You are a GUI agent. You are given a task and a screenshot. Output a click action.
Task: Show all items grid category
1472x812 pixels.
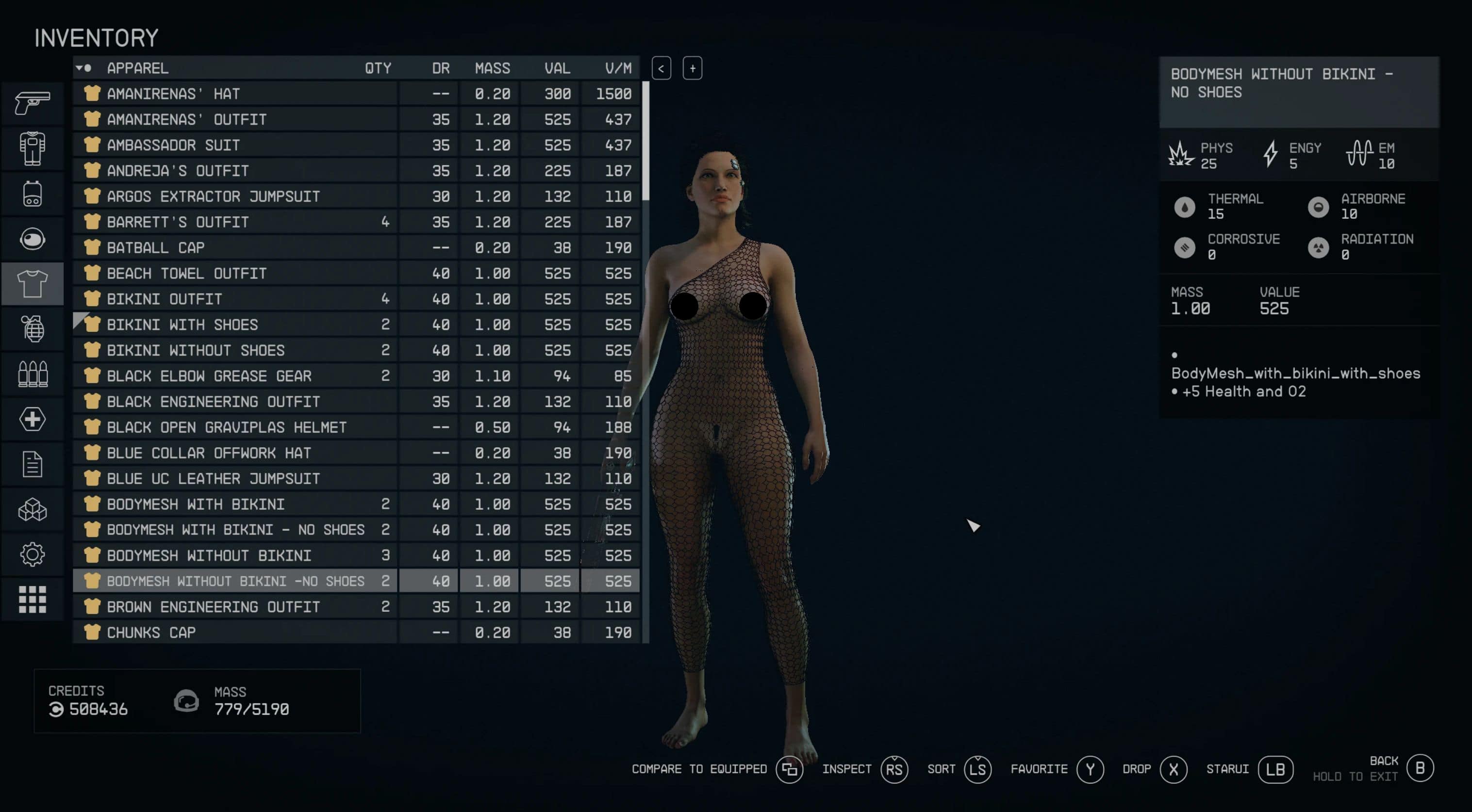(x=33, y=600)
